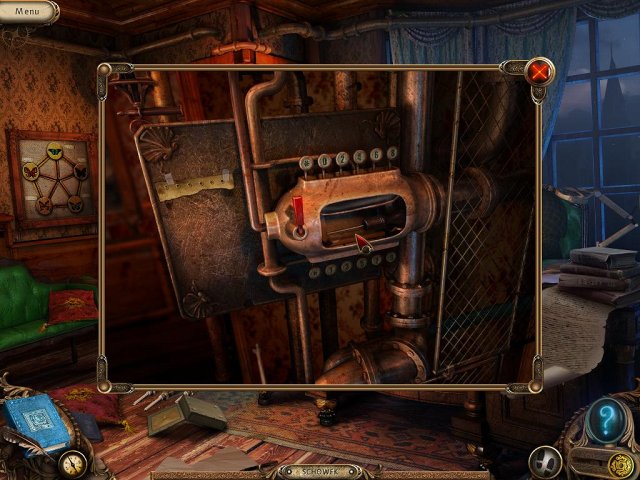Viewport: 640px width, 480px height.
Task: Open the Menu button
Action: pos(27,11)
